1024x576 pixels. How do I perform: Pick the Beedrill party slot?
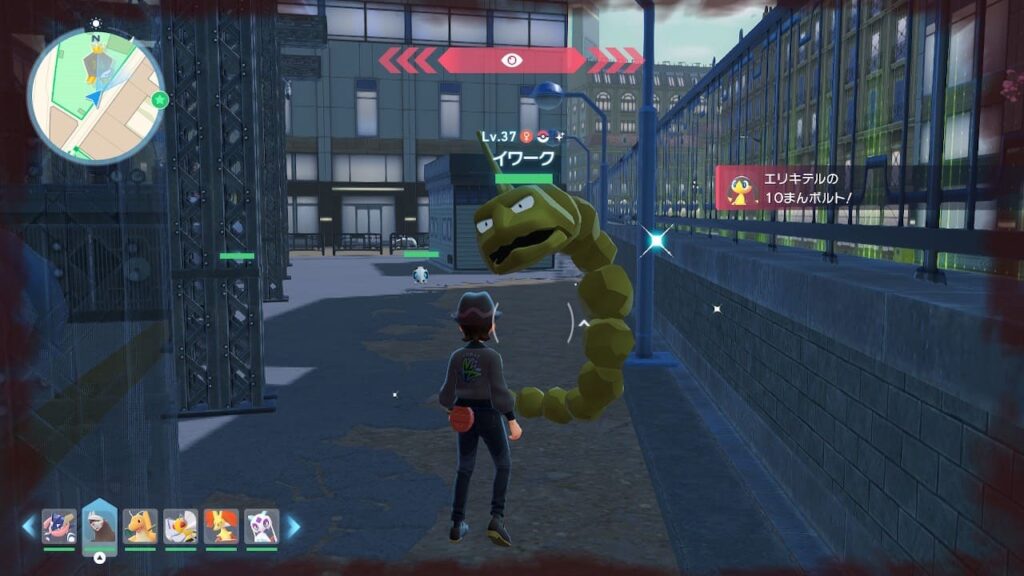coord(180,526)
